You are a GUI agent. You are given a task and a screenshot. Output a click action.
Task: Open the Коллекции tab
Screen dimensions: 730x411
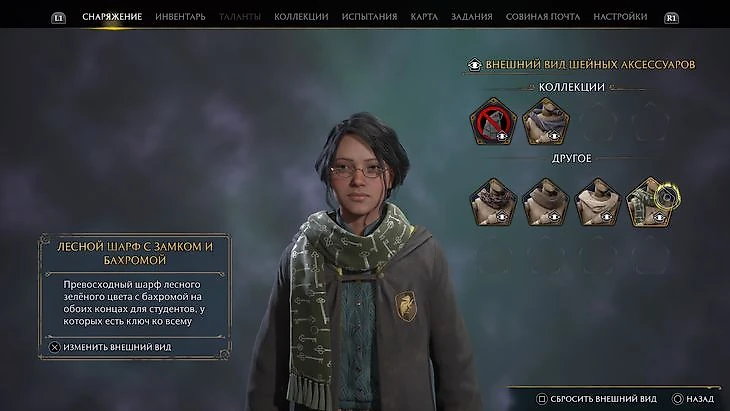coord(301,17)
